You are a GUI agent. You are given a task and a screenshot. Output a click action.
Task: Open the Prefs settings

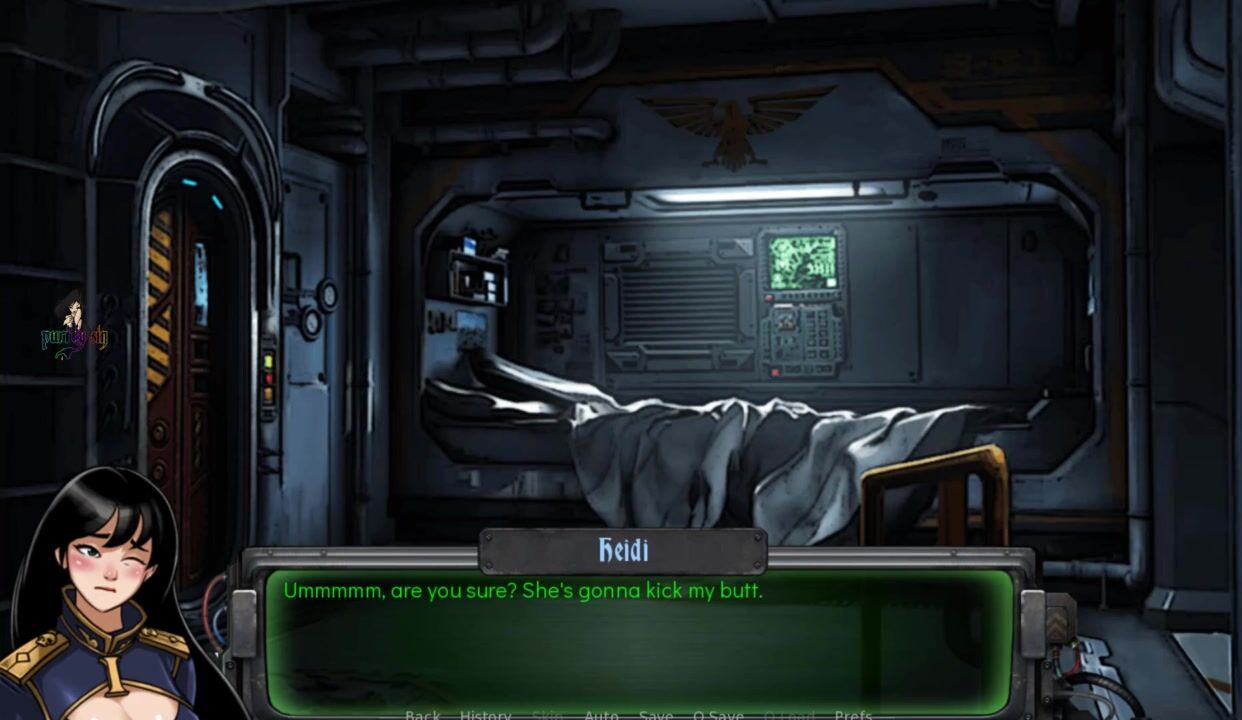pyautogui.click(x=853, y=715)
